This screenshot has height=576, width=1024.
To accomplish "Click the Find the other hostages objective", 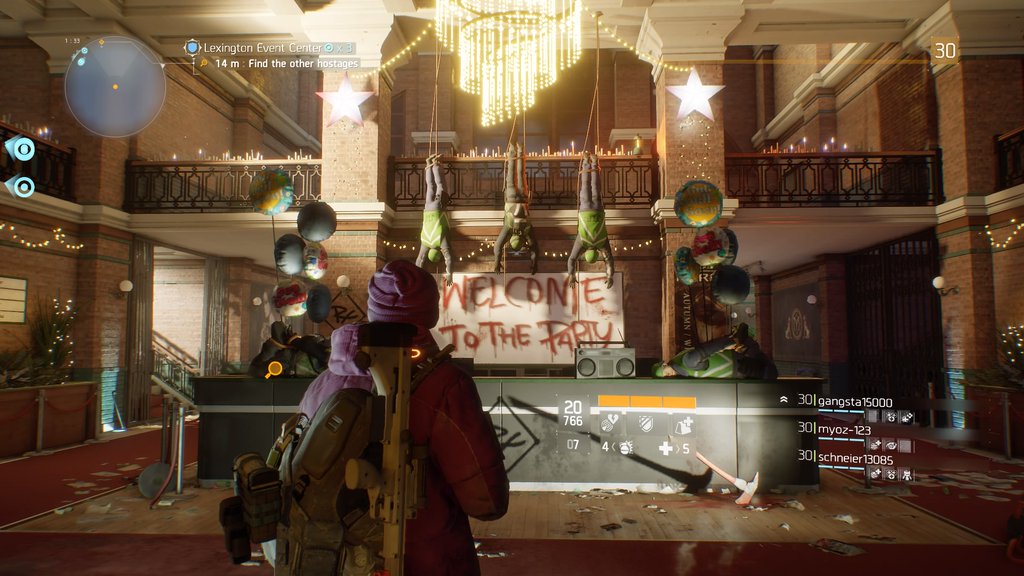I will (286, 63).
